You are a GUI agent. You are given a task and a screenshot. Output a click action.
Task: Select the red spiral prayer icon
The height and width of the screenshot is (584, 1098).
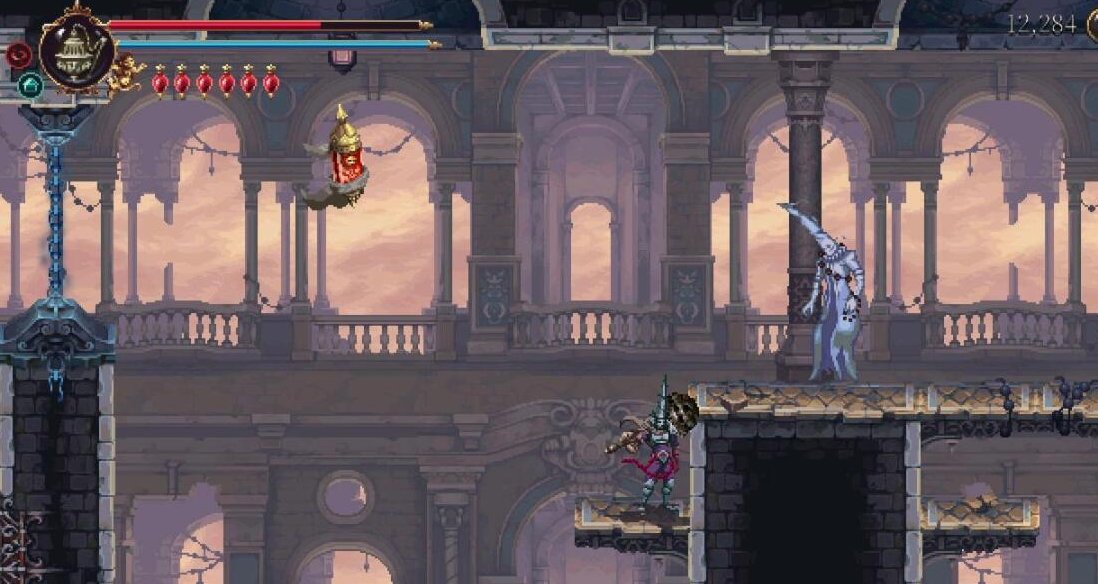[x=18, y=55]
